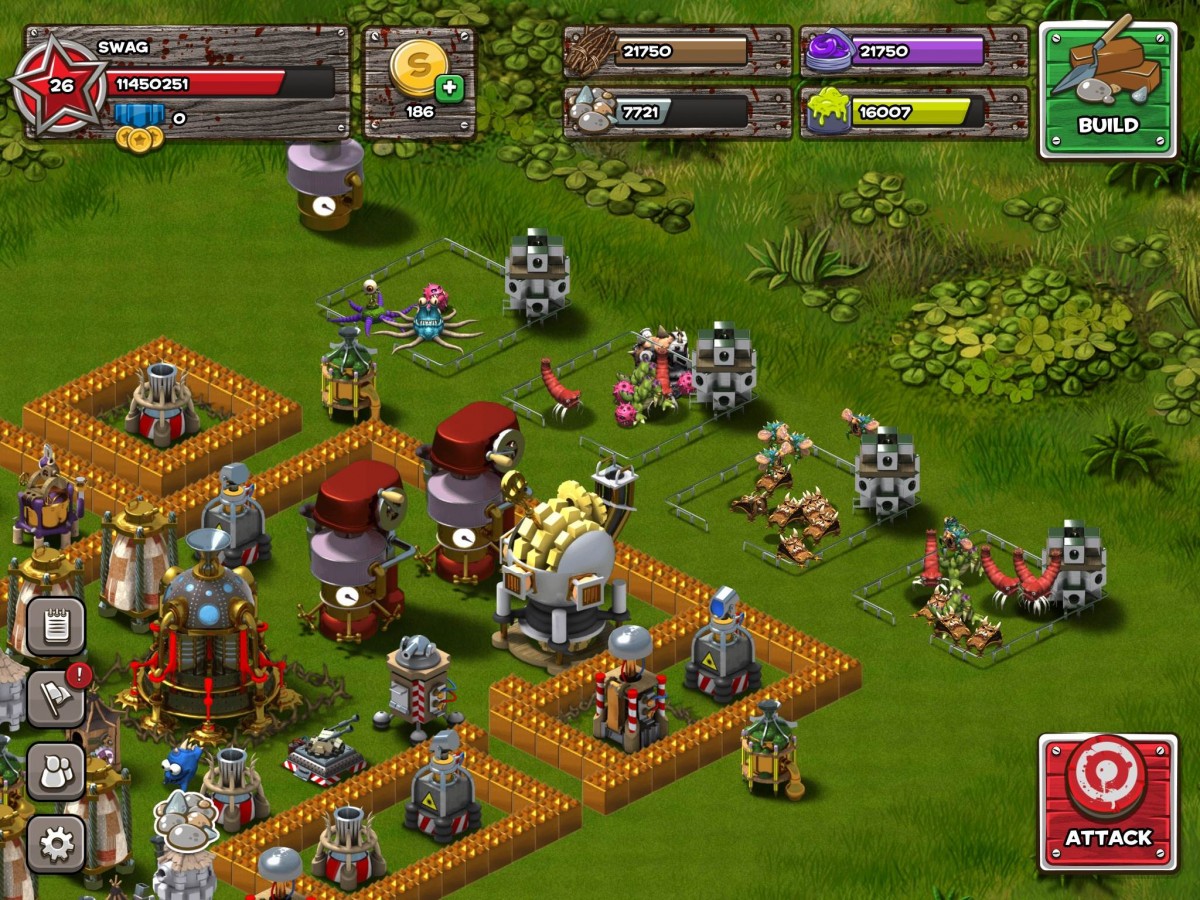Click the red star level 26 badge
Viewport: 1200px width, 900px height.
[x=60, y=85]
